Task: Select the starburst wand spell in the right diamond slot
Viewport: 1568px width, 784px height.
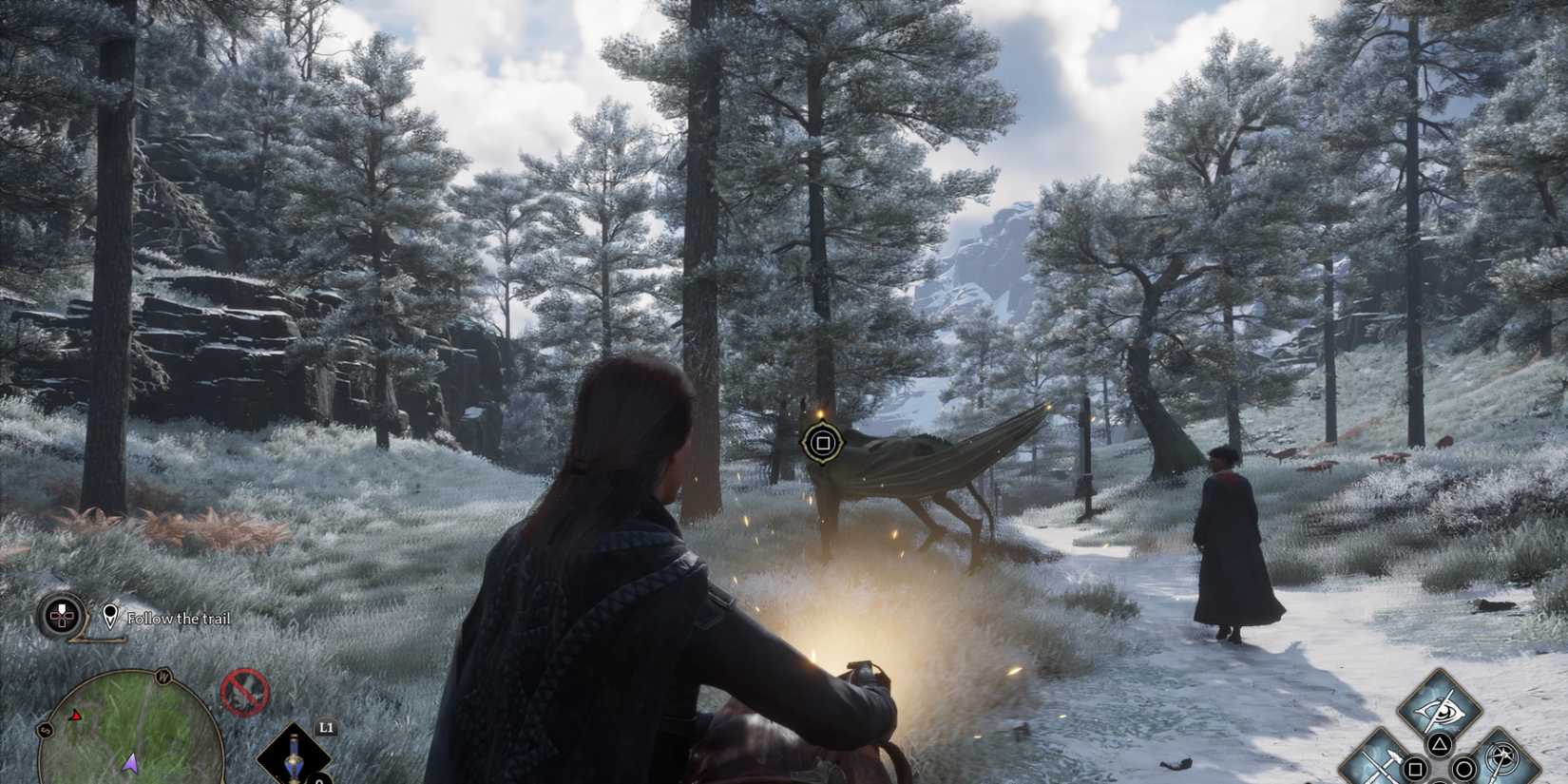Action: click(x=1501, y=758)
